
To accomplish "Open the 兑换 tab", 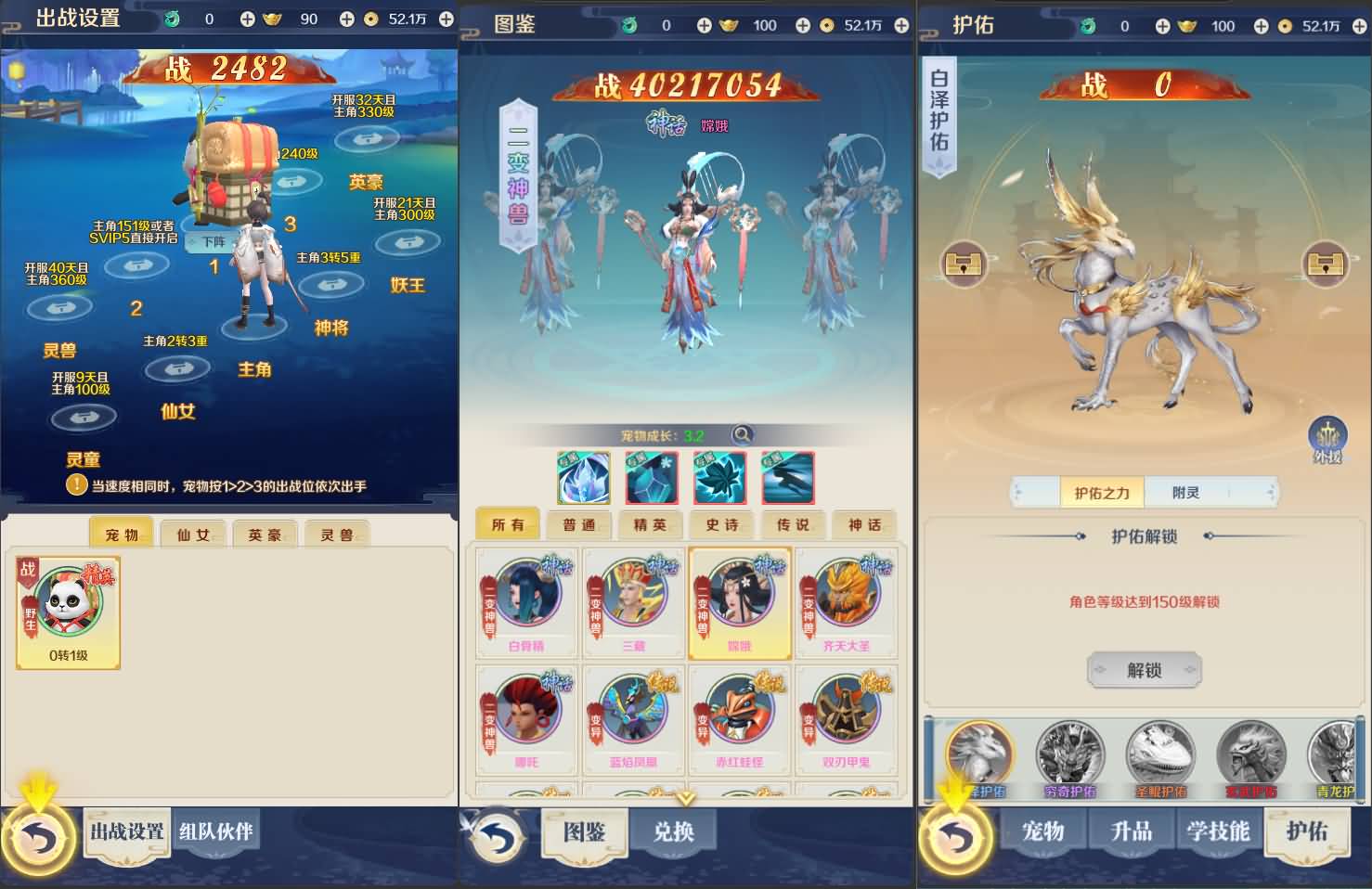I will (x=673, y=831).
